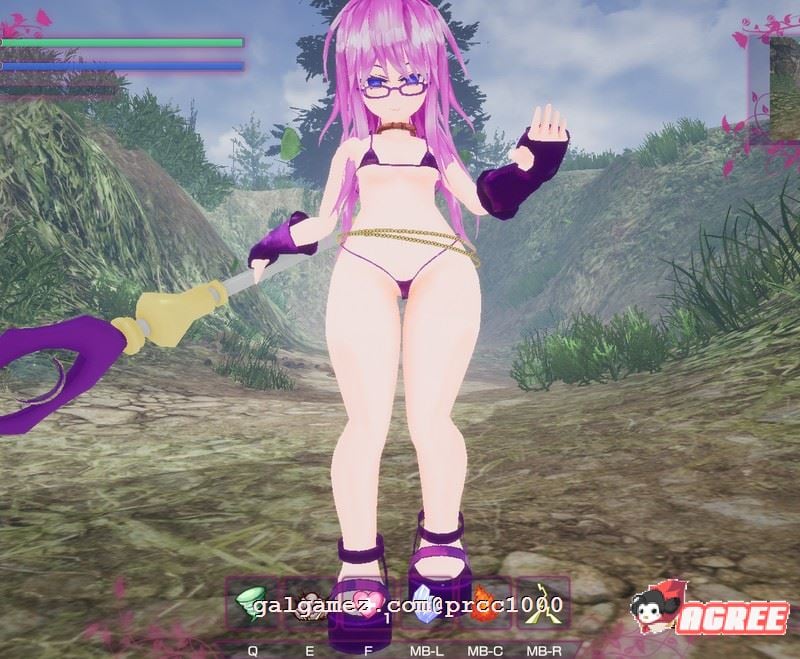The height and width of the screenshot is (659, 800).
Task: Select the brown flower skill slot
Action: (x=310, y=603)
